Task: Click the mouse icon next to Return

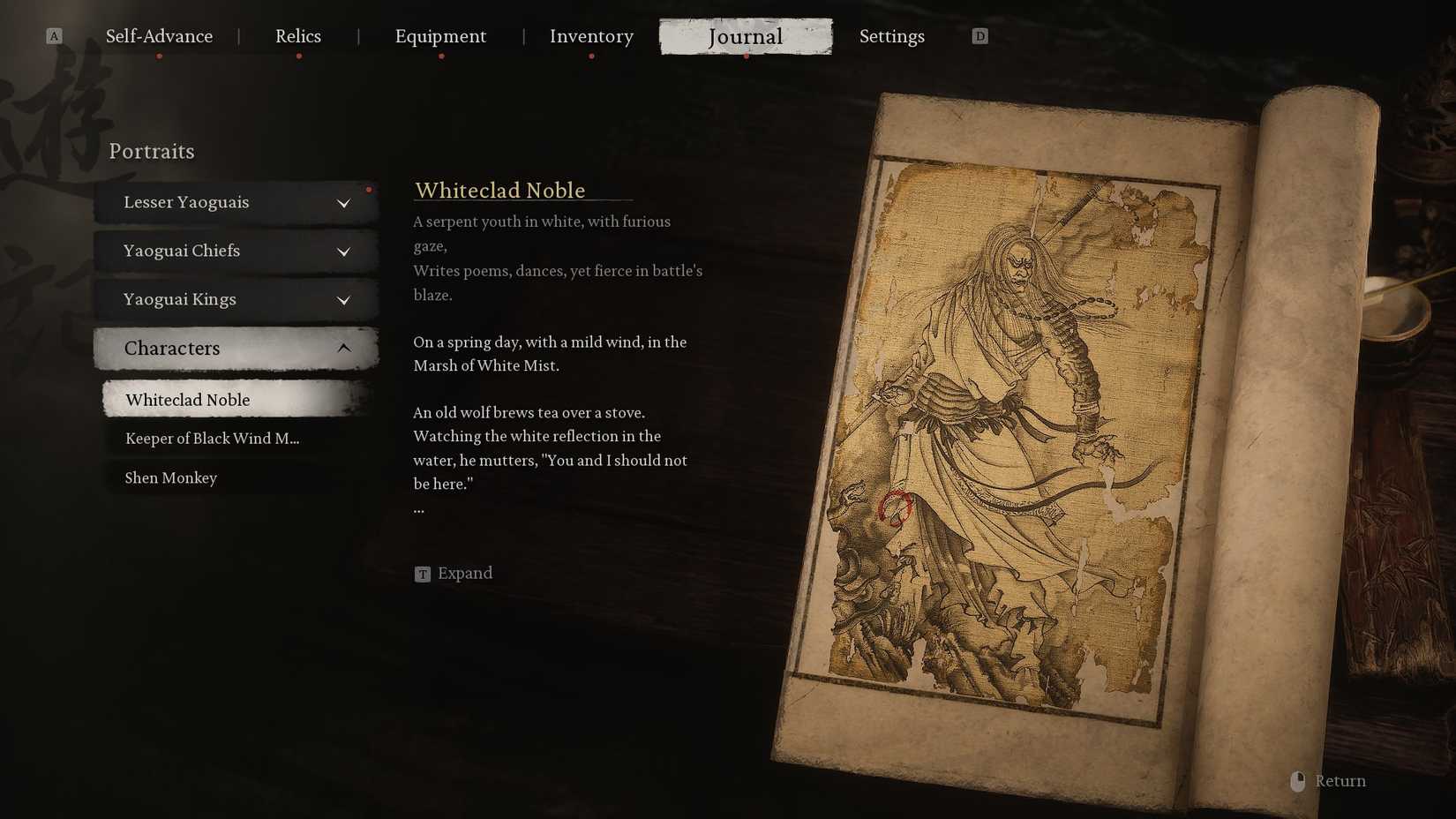Action: [x=1297, y=780]
